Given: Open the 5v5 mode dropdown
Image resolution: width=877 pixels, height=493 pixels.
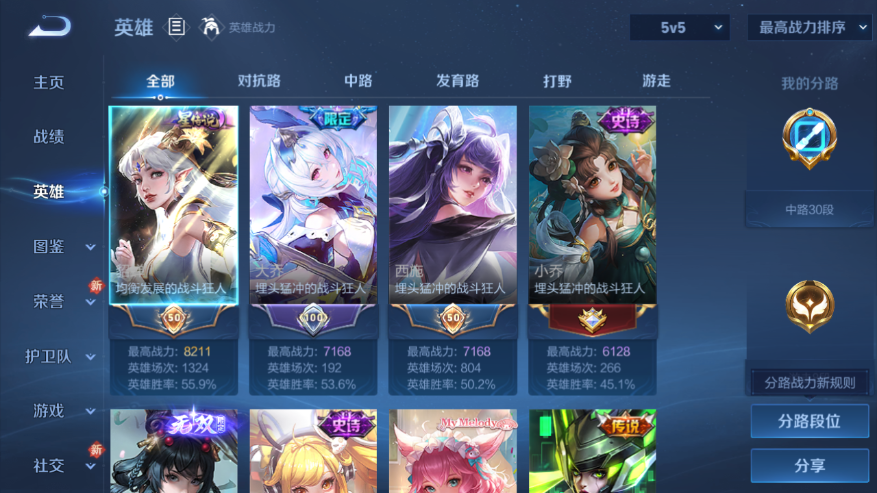Looking at the screenshot, I should pyautogui.click(x=679, y=28).
